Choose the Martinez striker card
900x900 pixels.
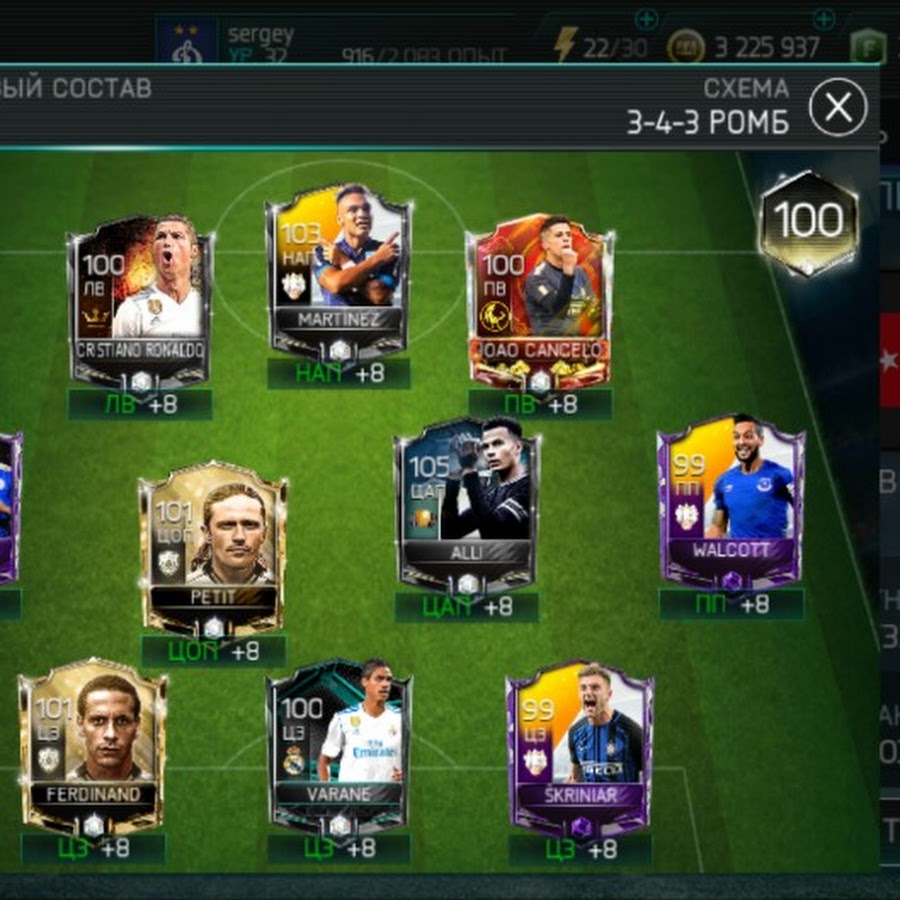(x=338, y=270)
